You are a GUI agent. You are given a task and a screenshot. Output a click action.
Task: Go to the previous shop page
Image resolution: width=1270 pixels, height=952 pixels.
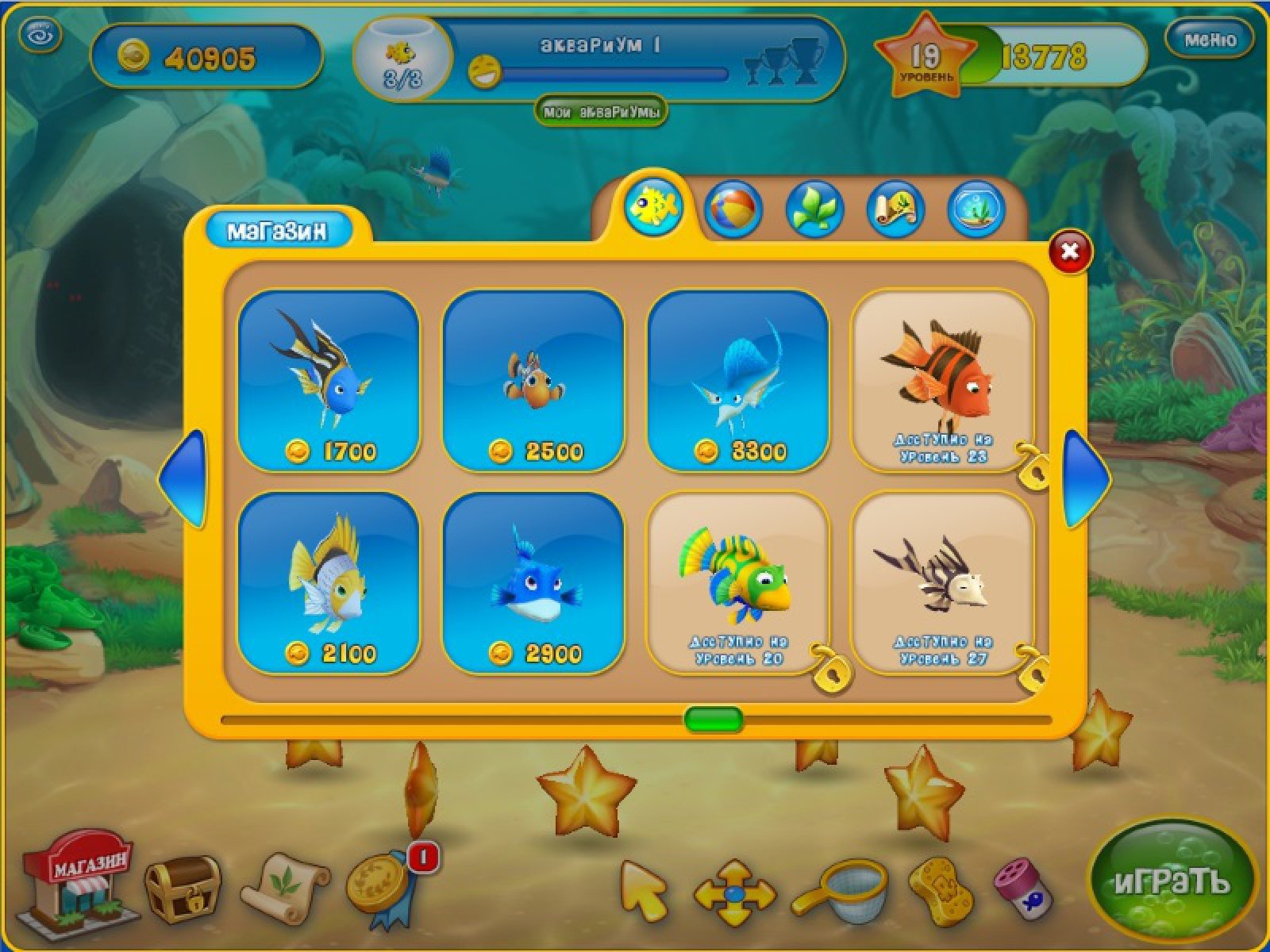tap(183, 478)
